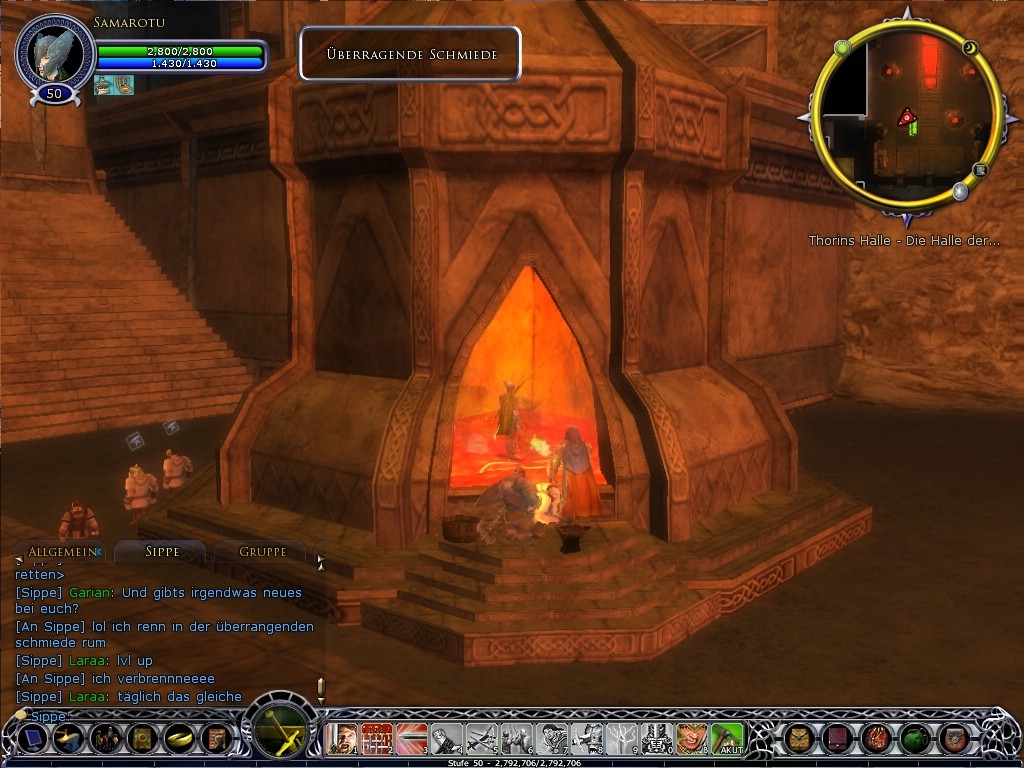Open the computer monitor menu icon
Viewport: 1024px width, 768px height.
pos(32,739)
